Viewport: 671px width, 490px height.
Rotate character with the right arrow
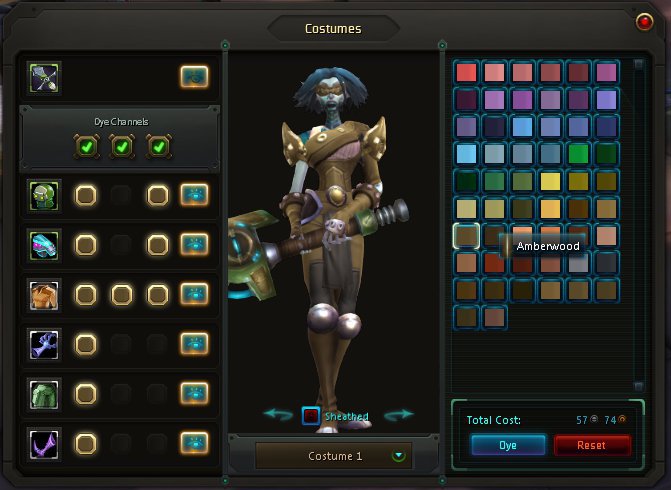pos(398,415)
